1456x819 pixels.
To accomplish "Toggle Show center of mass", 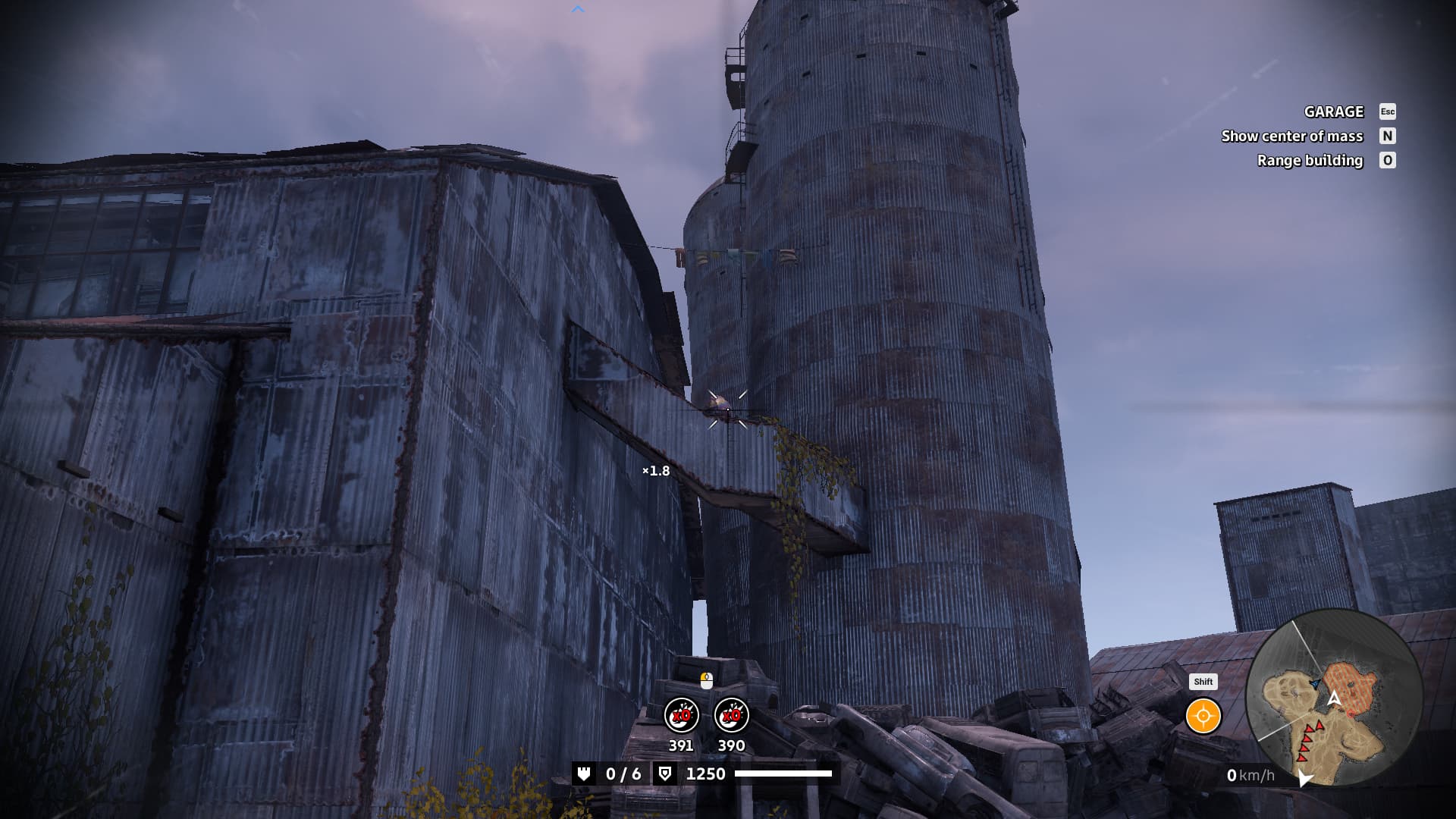I will (1292, 136).
